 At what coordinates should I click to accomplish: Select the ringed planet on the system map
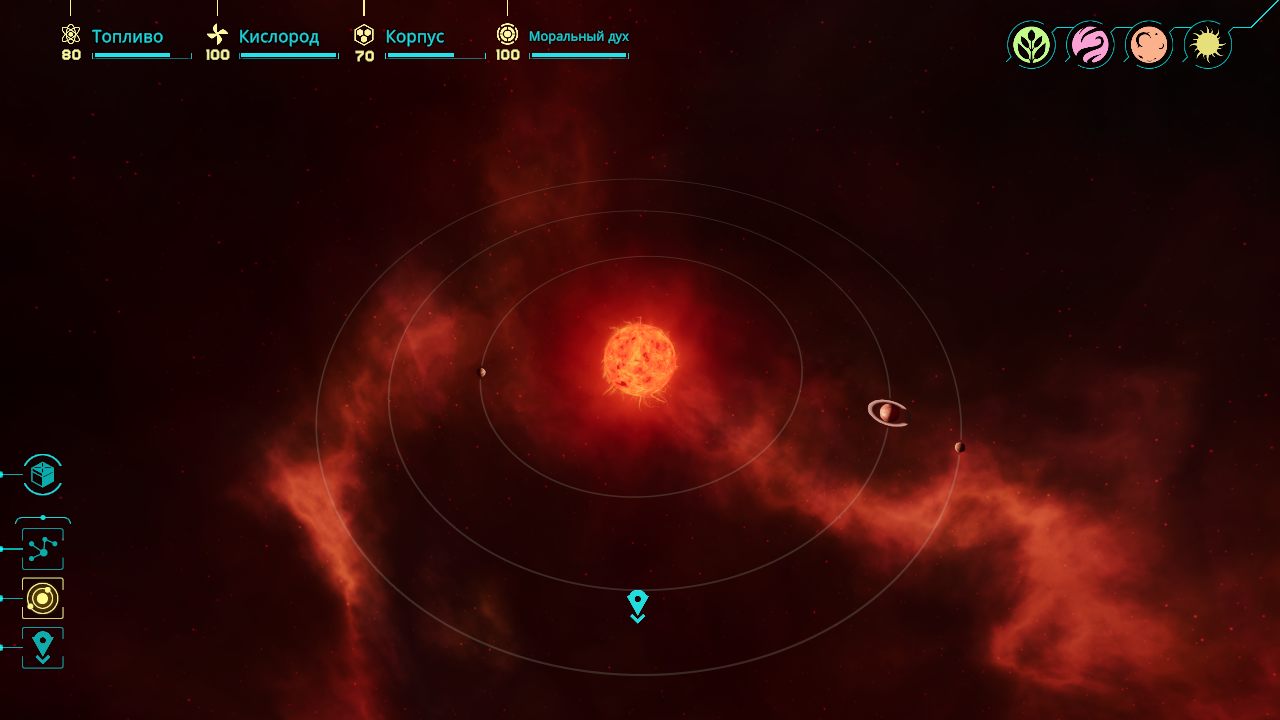pos(887,412)
